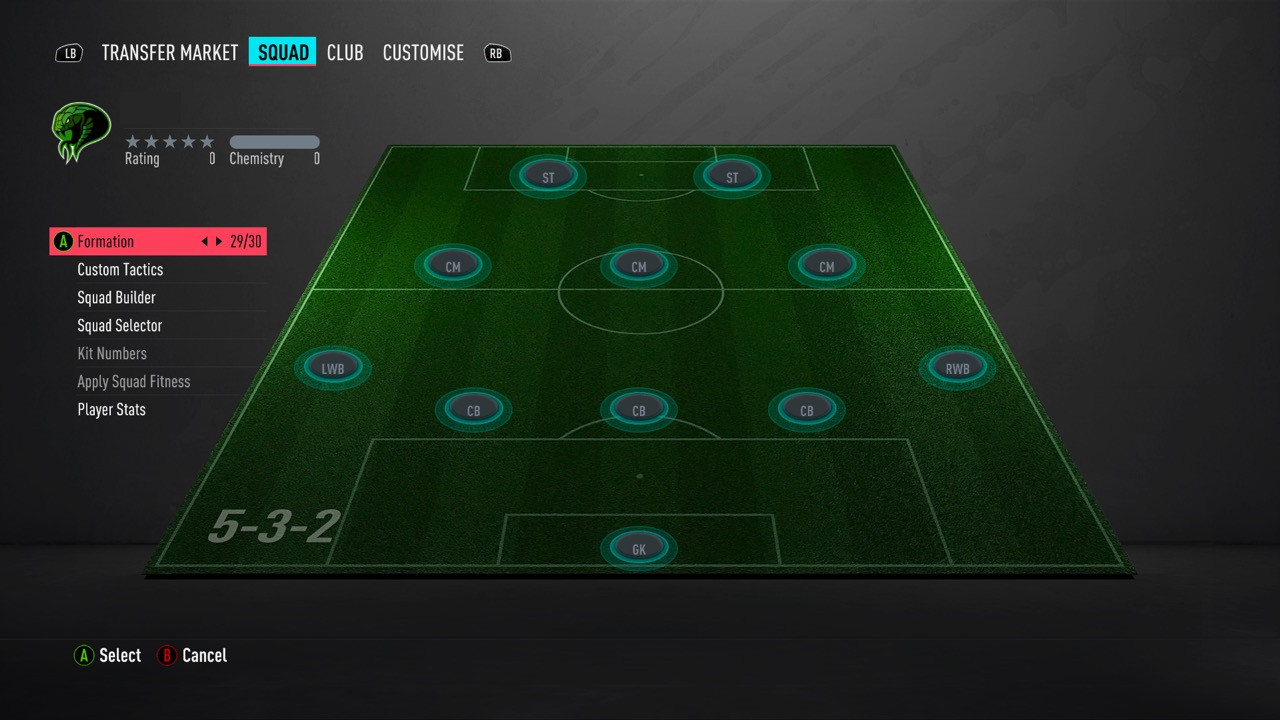Select the left ST striker position icon
The width and height of the screenshot is (1280, 720).
coord(548,176)
